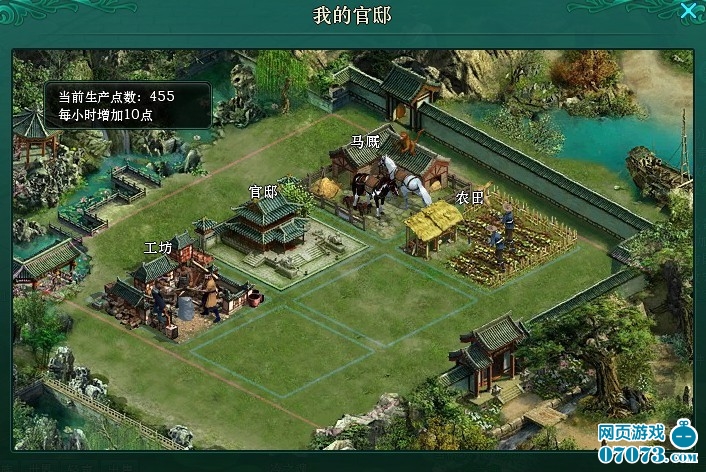
Task: Open the 官邸 main residence building
Action: click(265, 225)
